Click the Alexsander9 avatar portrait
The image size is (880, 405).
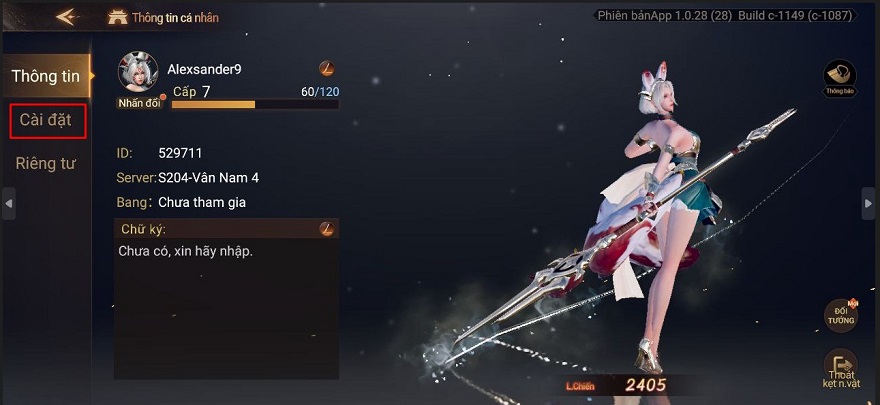click(138, 73)
